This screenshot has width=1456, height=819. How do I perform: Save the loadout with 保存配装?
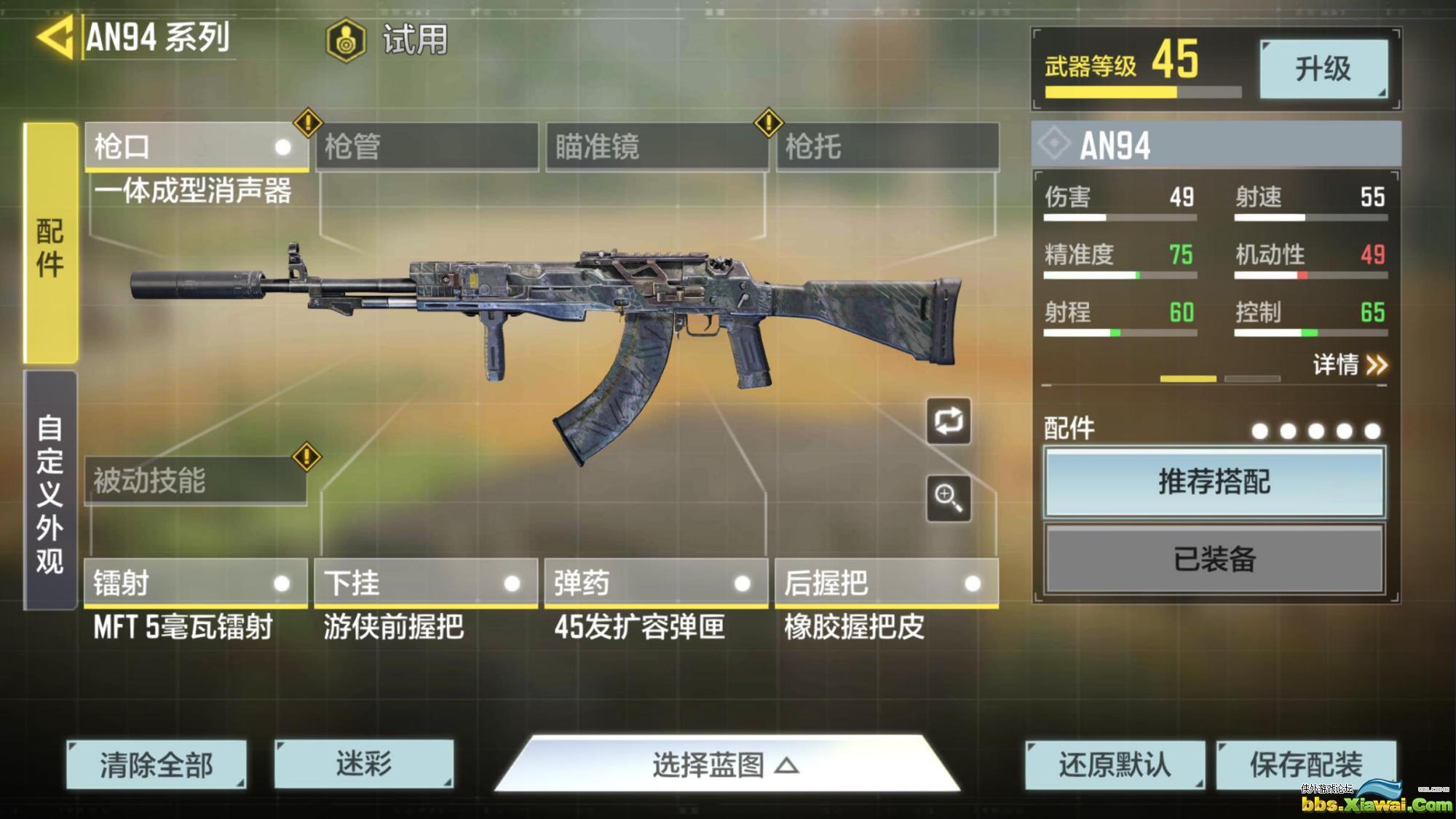click(1306, 764)
